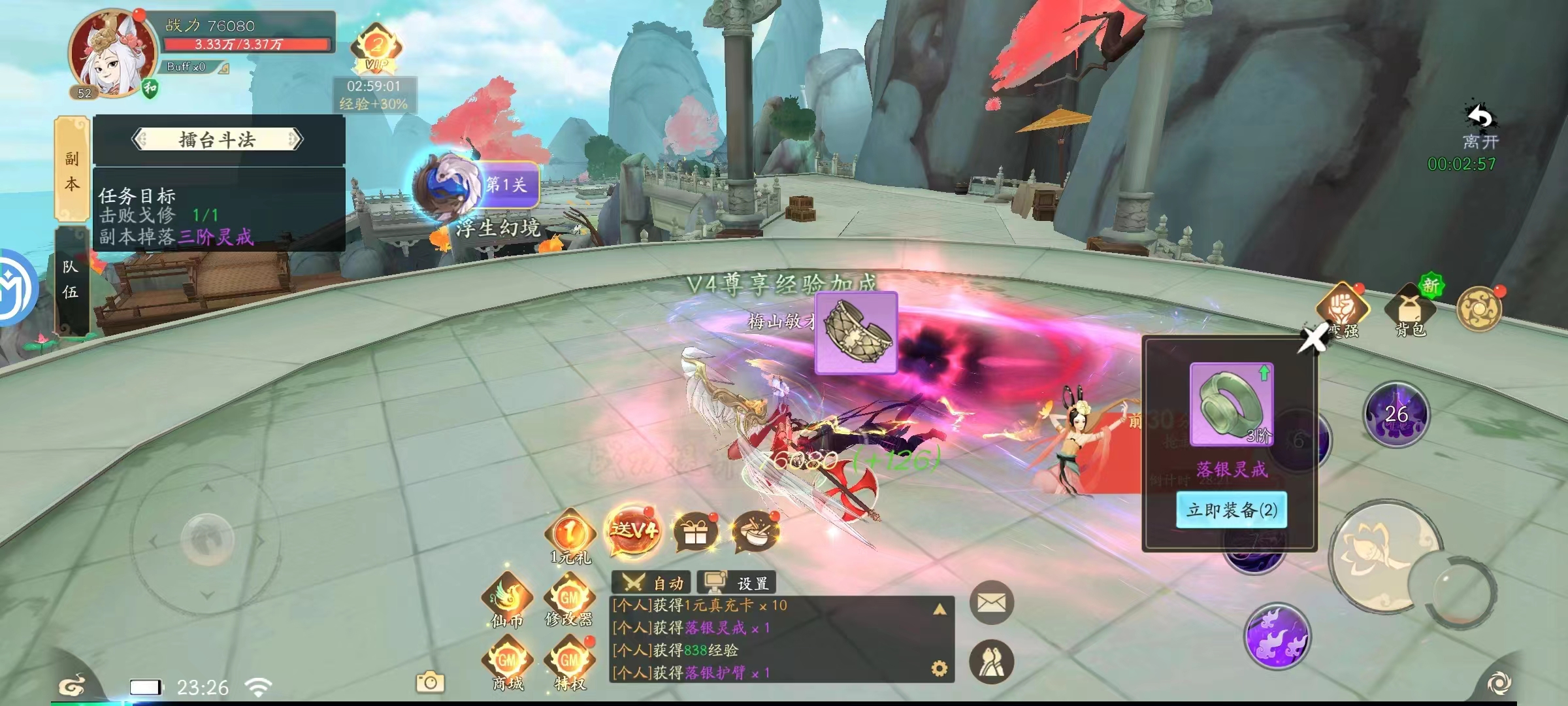Equip the 落银灵戒 with 立即装备
Image resolution: width=1568 pixels, height=706 pixels.
(x=1232, y=510)
